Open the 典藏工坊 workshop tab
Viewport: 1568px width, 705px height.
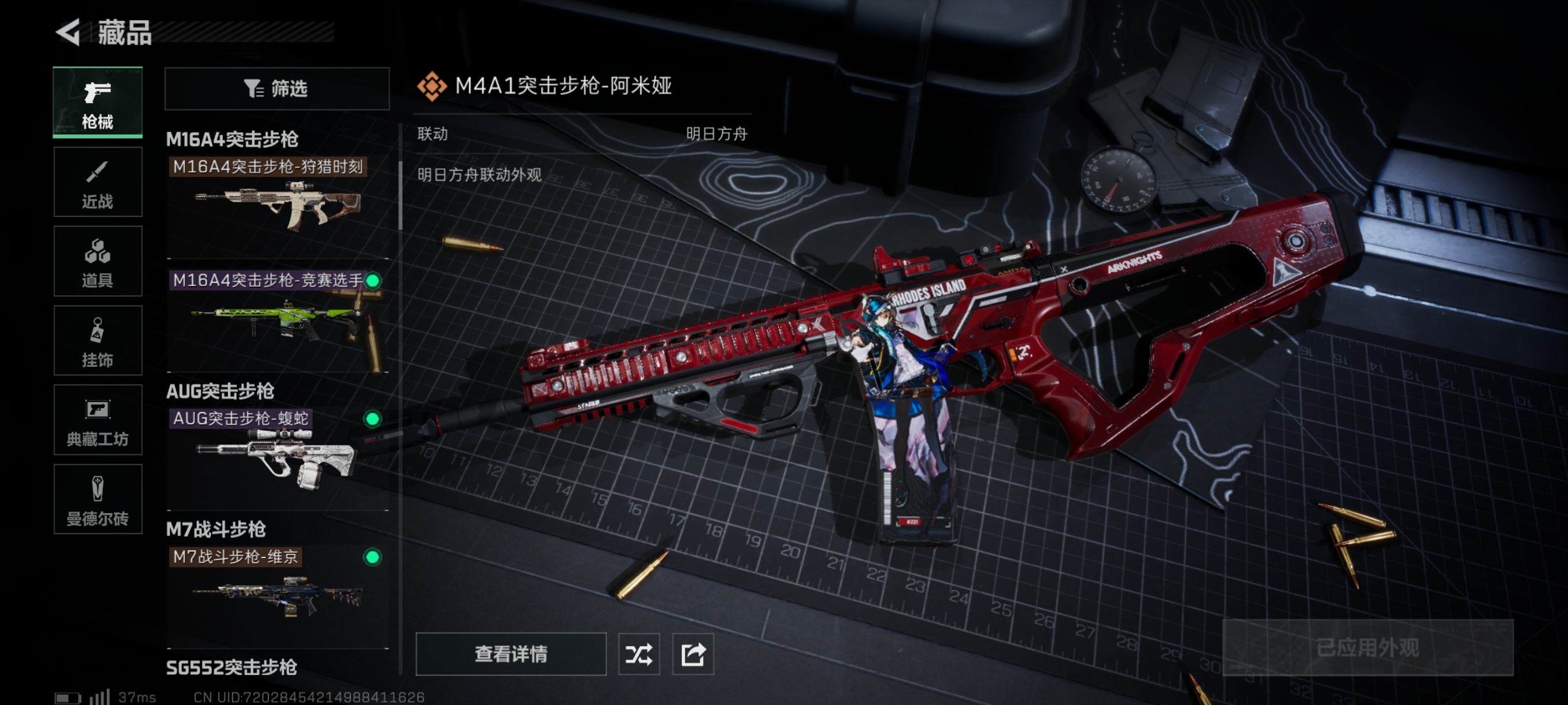97,420
